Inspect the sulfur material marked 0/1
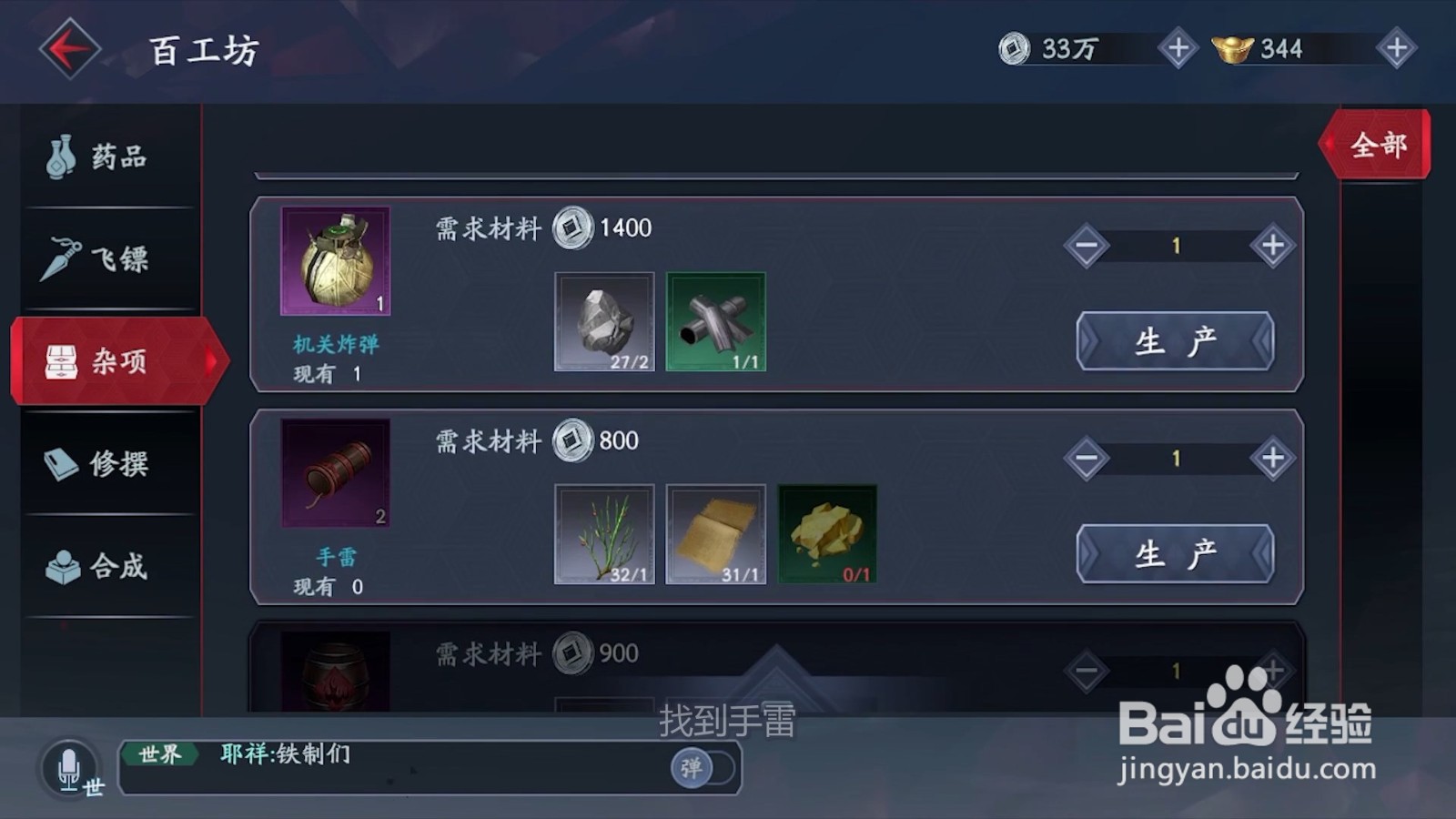This screenshot has width=1456, height=819. (826, 532)
